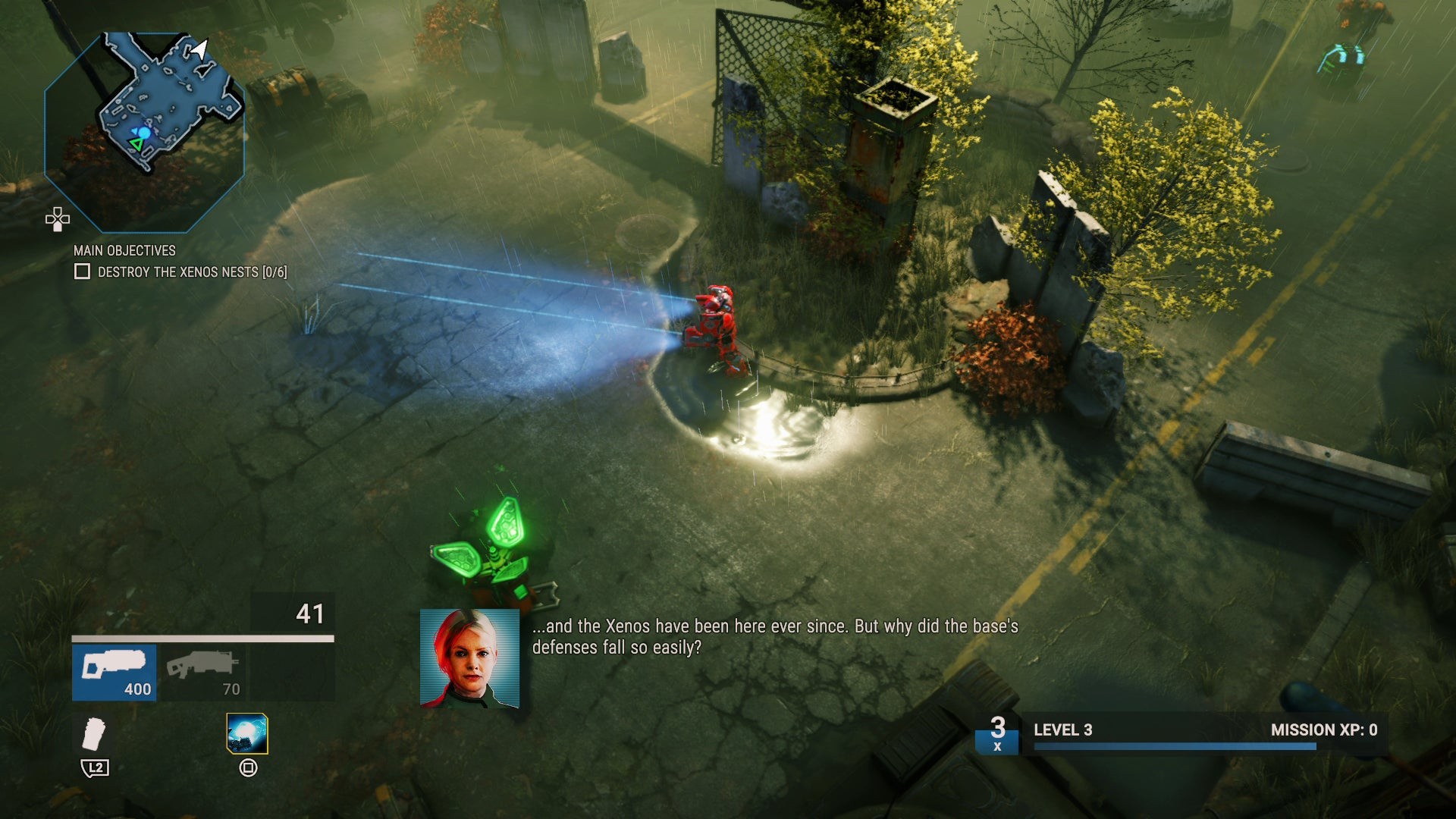Open the octagonal minimap
The image size is (1456, 819).
[x=144, y=132]
